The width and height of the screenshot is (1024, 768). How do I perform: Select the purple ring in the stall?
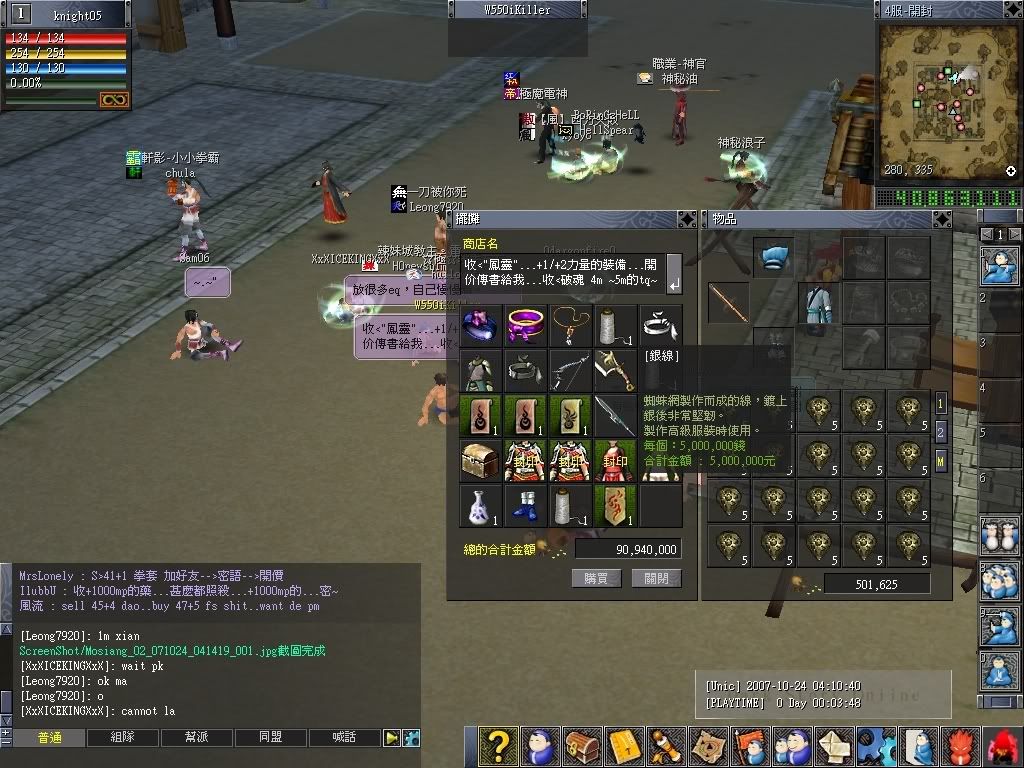(x=525, y=324)
